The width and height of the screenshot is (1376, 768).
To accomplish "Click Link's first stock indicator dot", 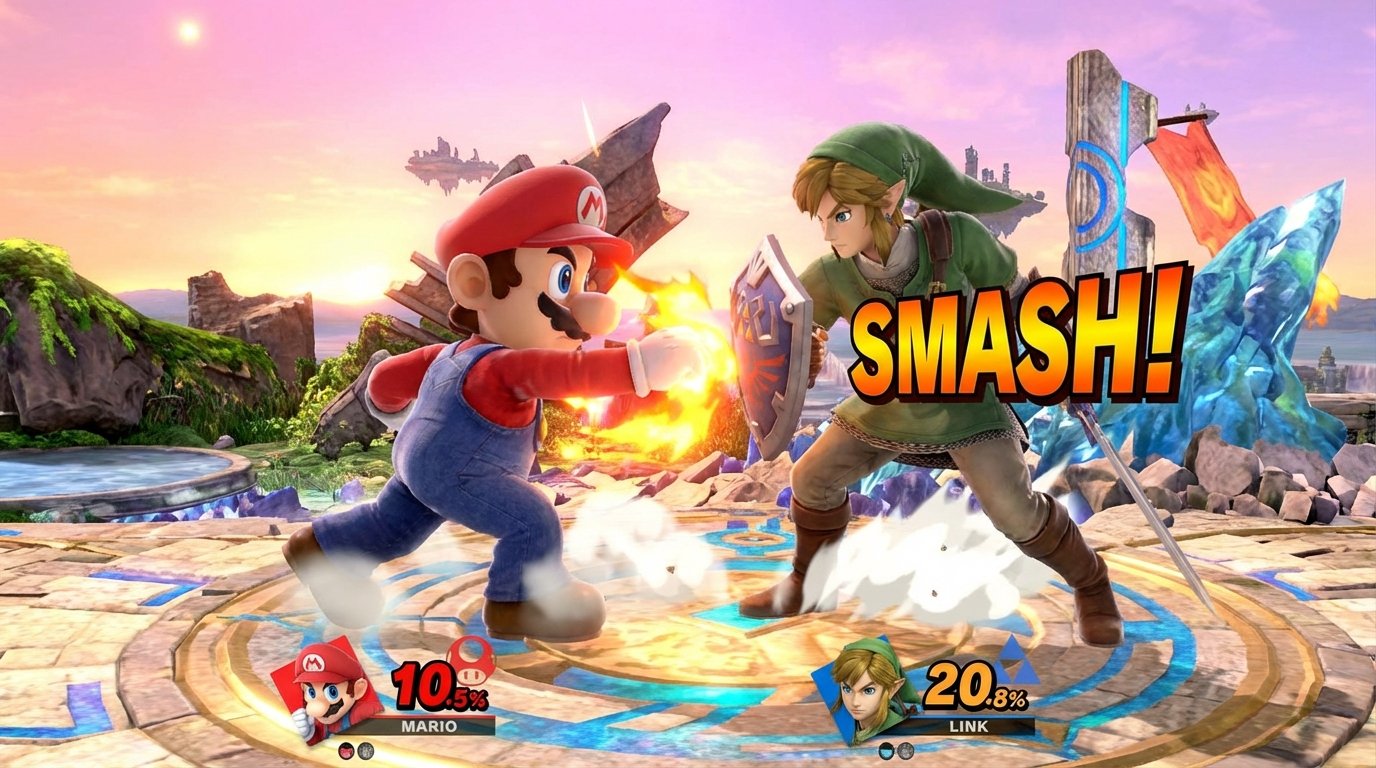I will [886, 751].
